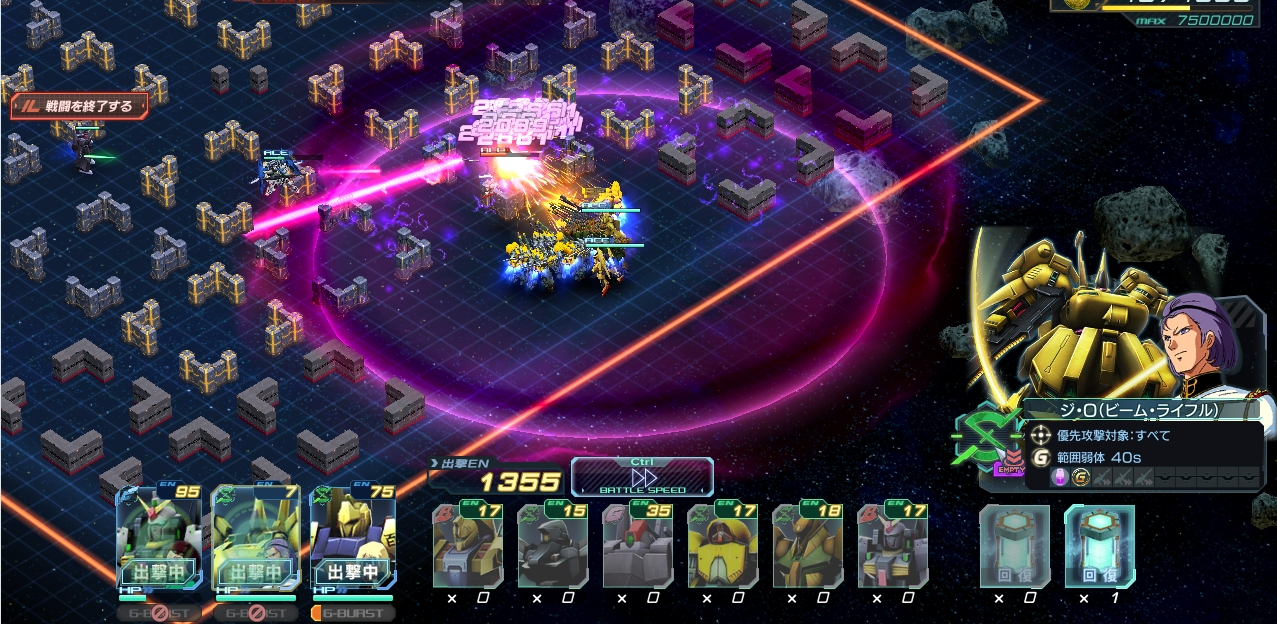Choose the reserve unit card costing EN 15
Viewport: 1277px width, 624px height.
(x=552, y=546)
